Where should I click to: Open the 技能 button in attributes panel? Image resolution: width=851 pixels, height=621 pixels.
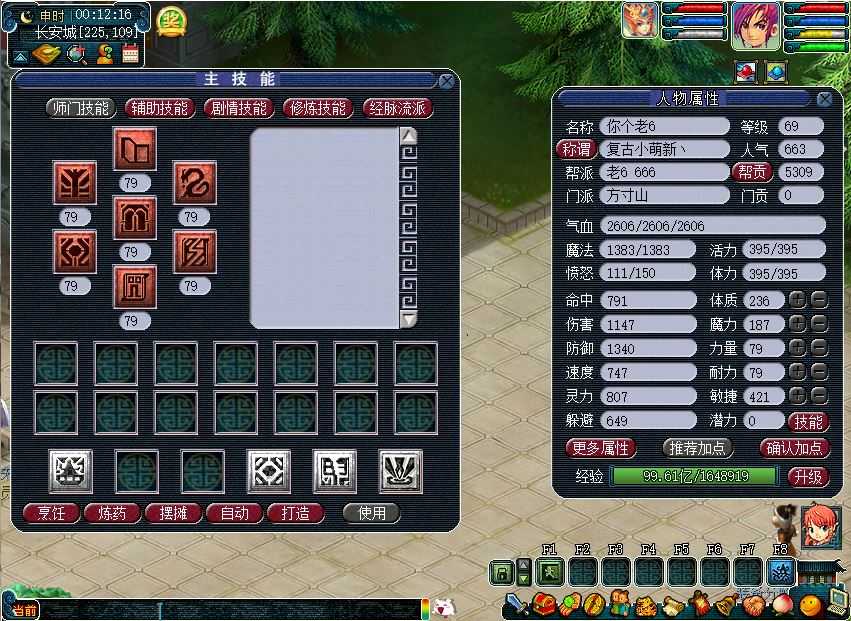[x=808, y=421]
